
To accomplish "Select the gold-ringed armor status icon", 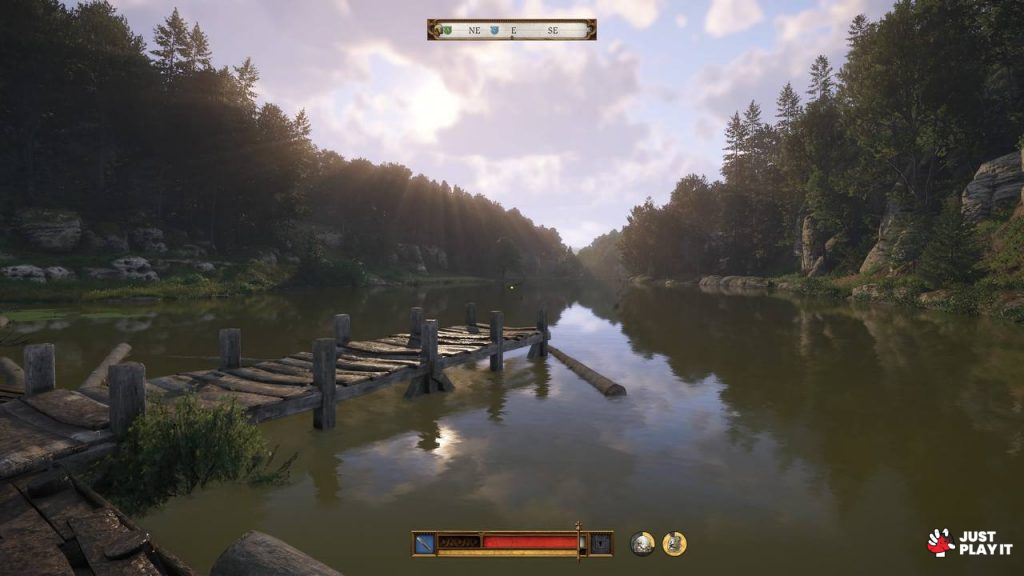I will [x=675, y=543].
